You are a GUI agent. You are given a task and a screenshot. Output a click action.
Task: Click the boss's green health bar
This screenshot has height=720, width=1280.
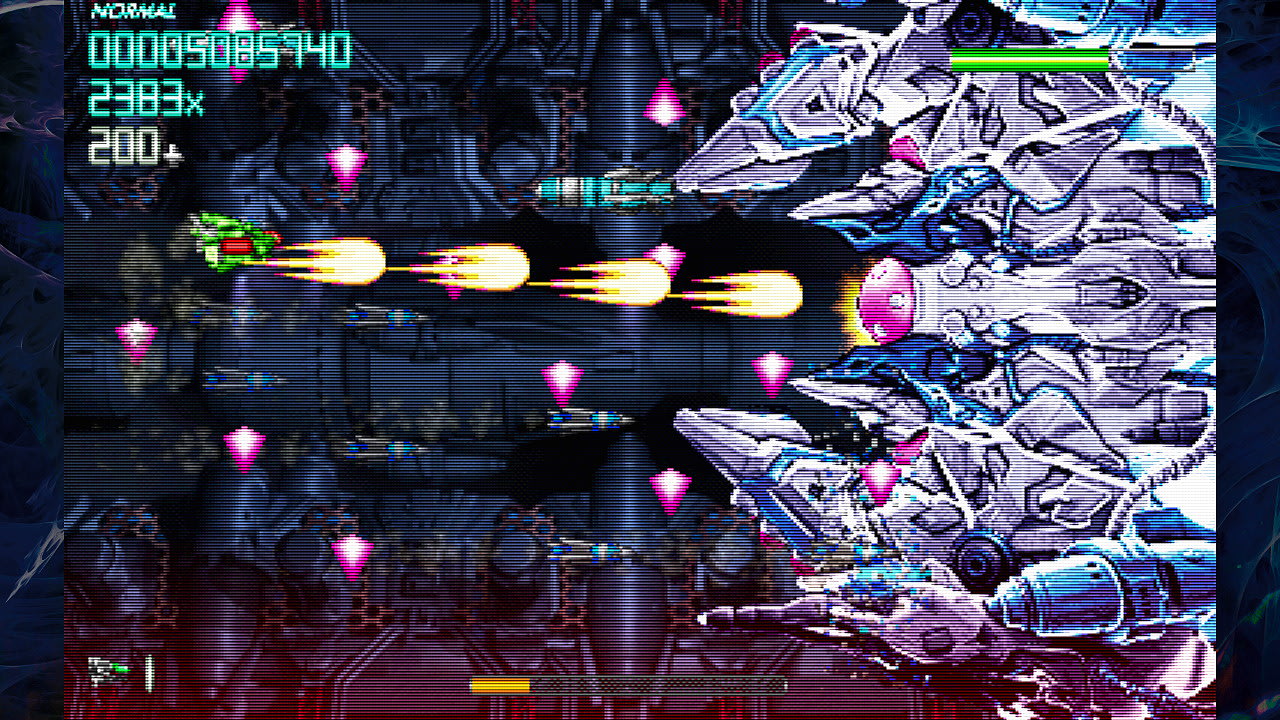1029,58
